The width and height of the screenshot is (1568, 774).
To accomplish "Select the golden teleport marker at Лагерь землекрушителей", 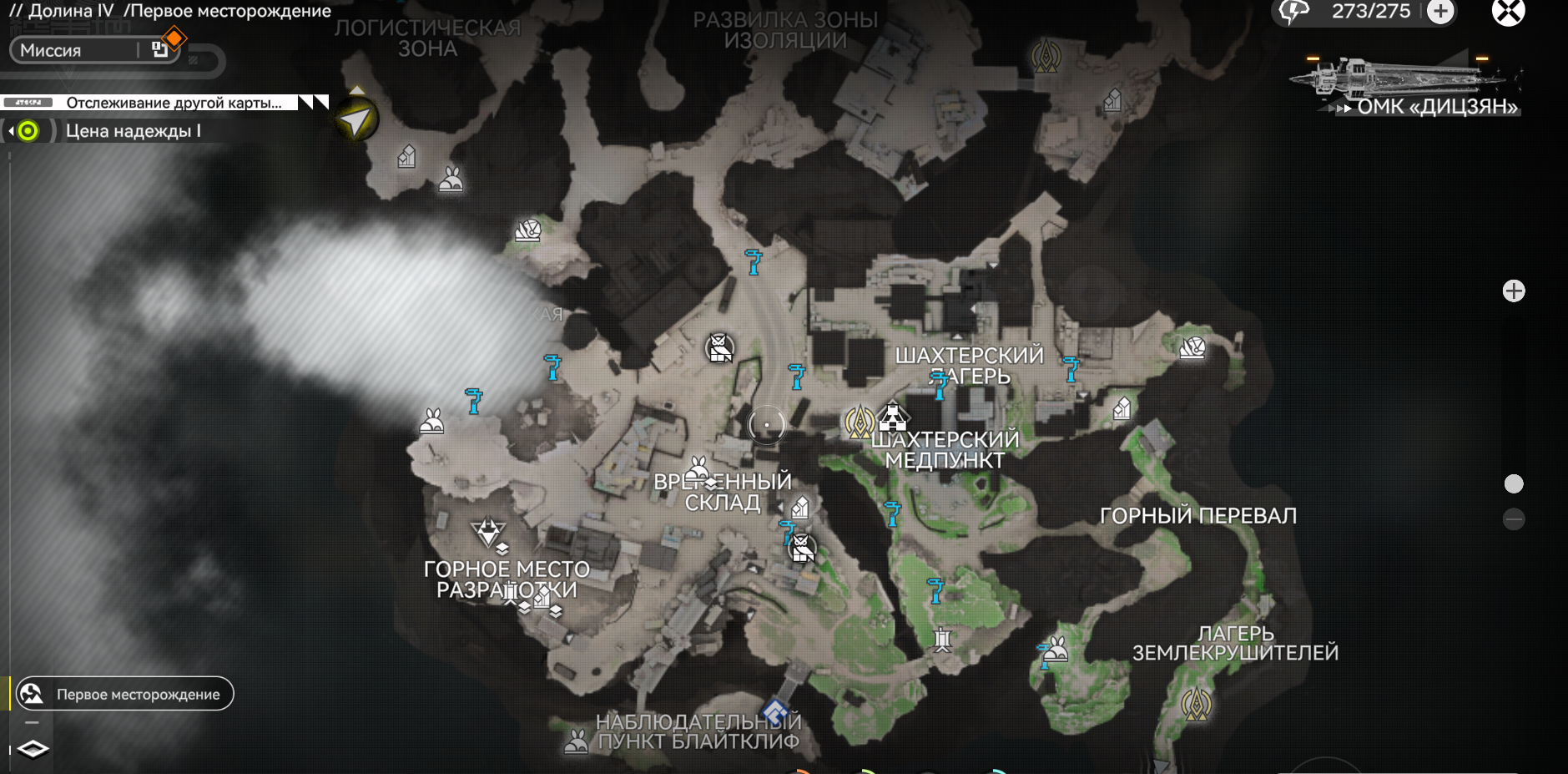I will (1196, 704).
